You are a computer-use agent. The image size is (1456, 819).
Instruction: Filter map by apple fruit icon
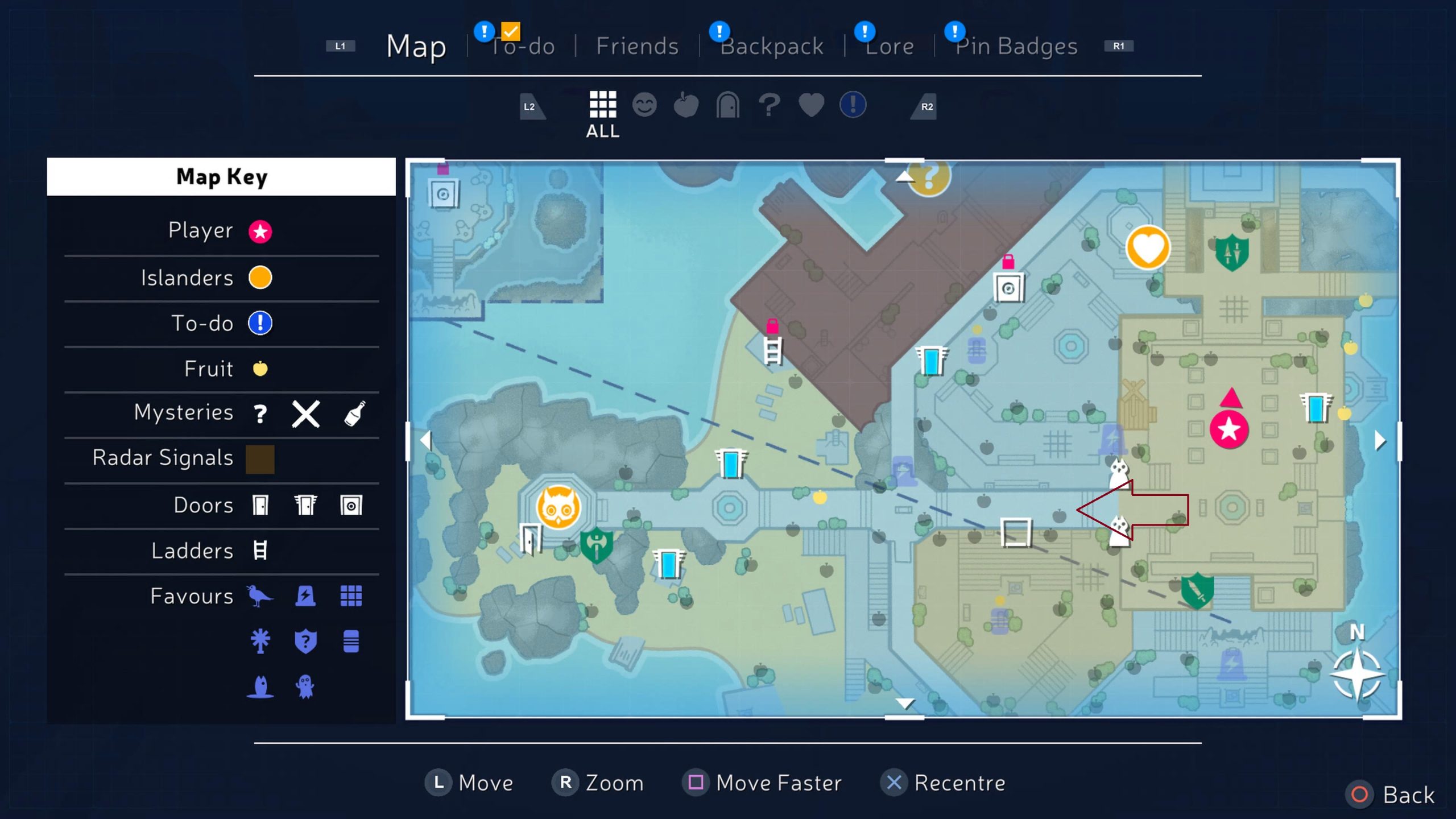pos(686,105)
